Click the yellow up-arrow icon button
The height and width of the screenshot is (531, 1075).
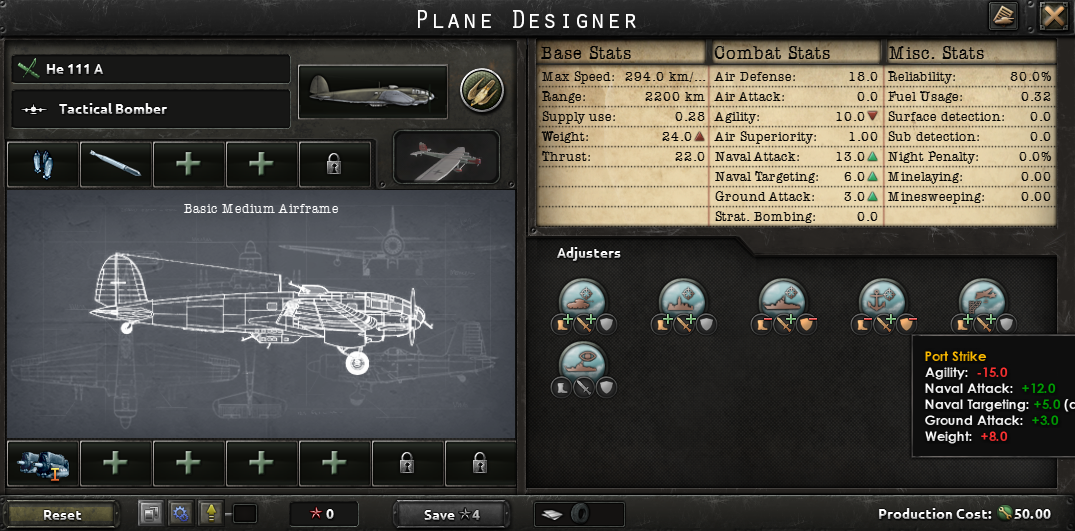click(x=211, y=514)
